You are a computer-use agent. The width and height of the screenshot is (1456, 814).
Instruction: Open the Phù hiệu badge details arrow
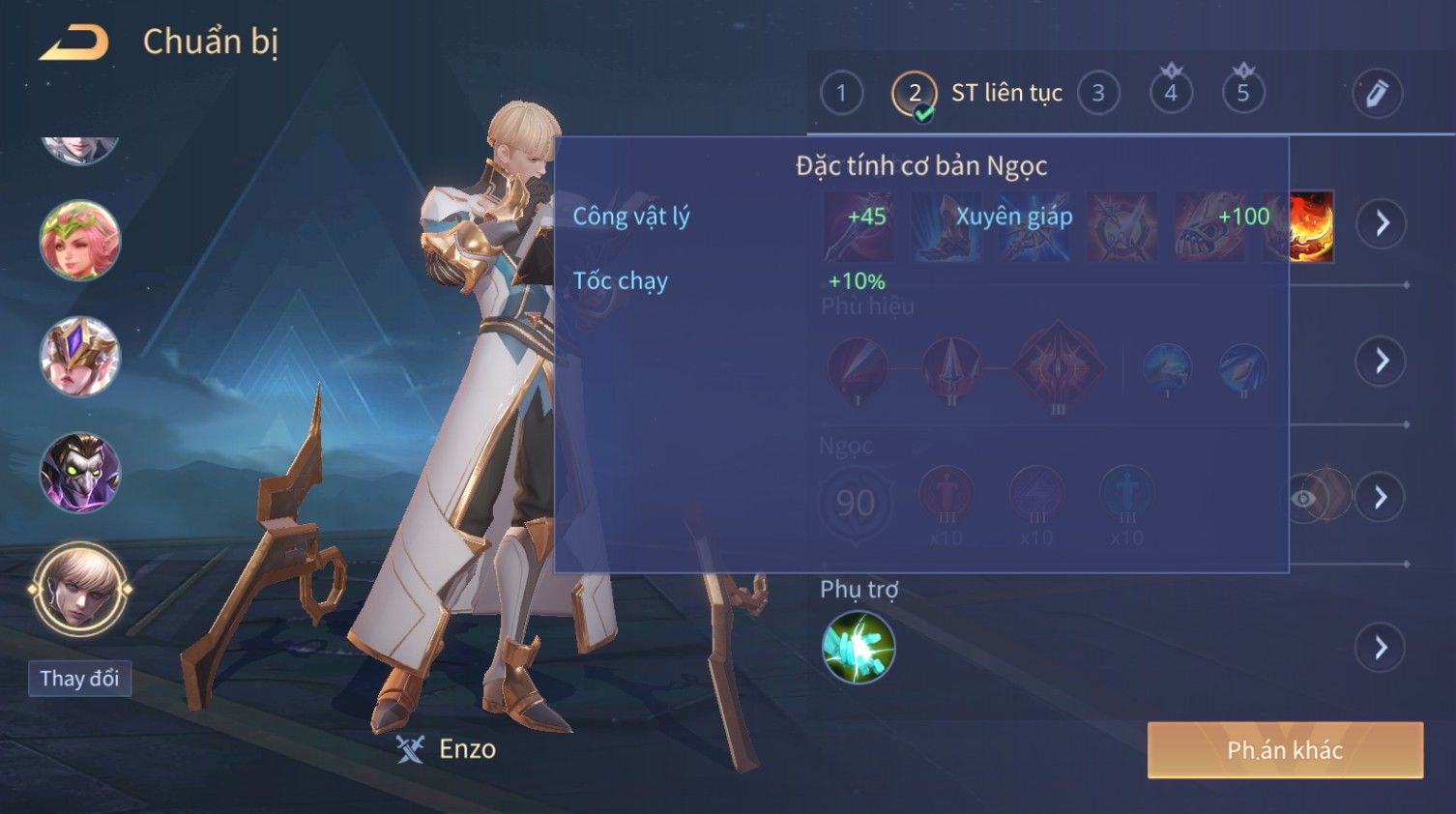tap(1381, 362)
